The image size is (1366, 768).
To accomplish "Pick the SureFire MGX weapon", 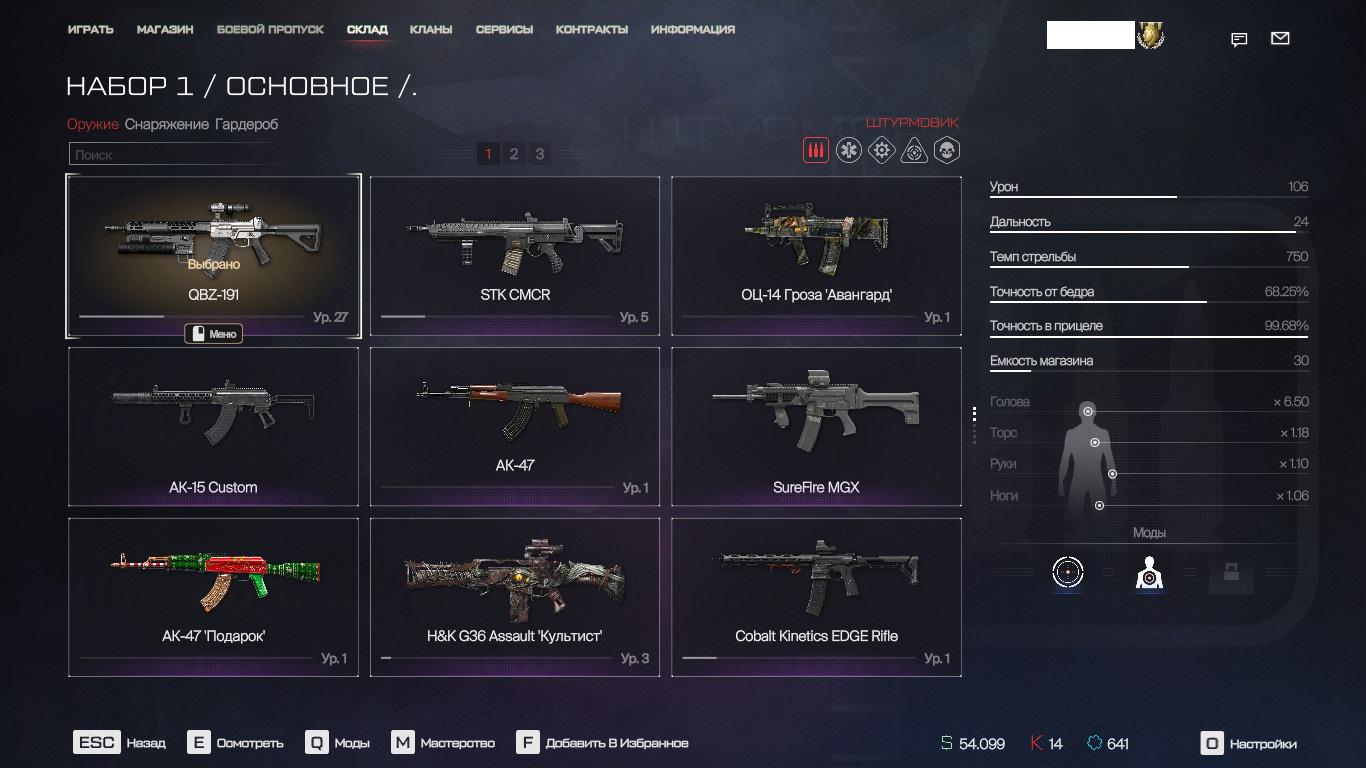I will (816, 427).
